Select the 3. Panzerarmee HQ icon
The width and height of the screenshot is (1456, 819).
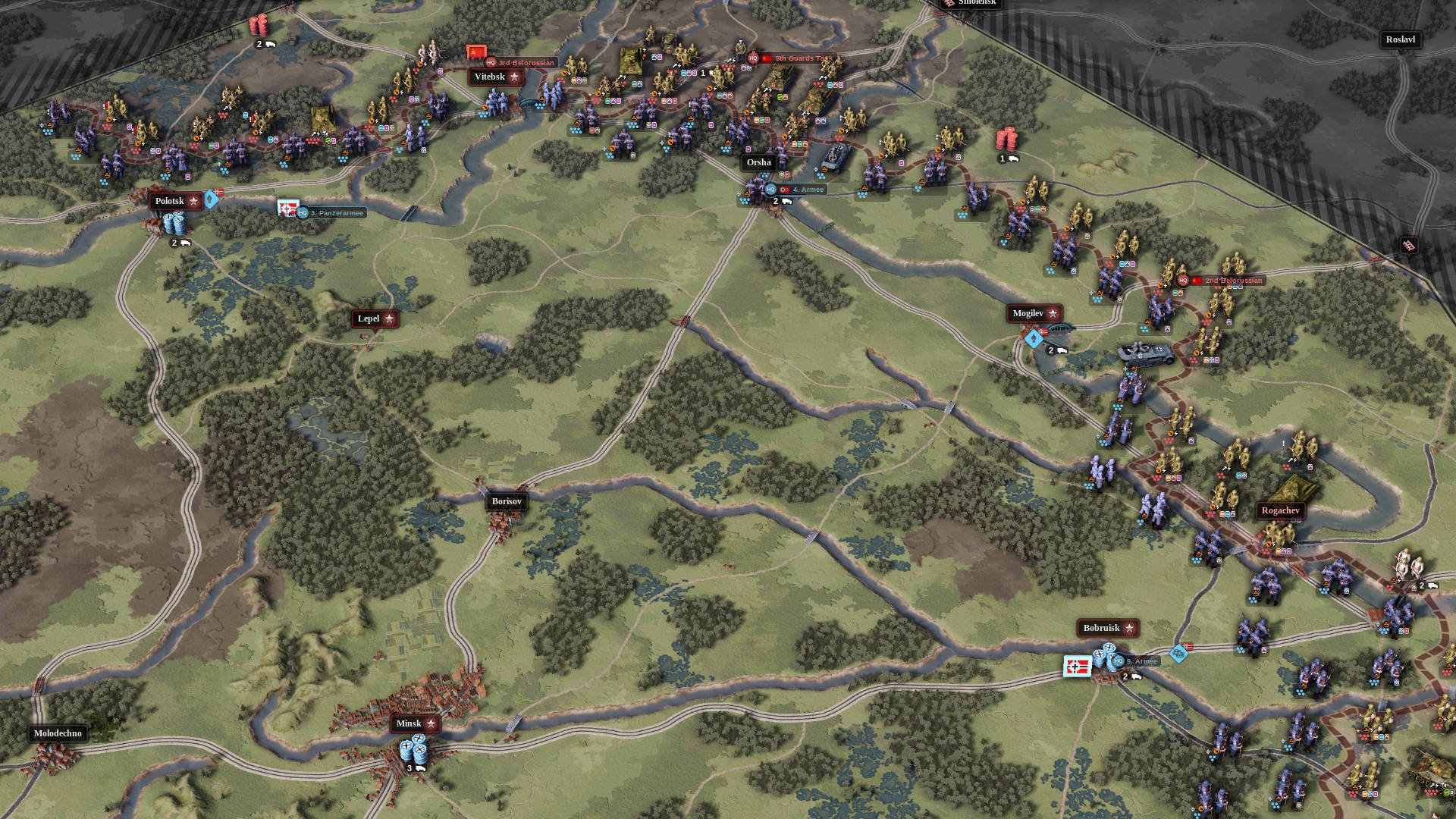303,213
